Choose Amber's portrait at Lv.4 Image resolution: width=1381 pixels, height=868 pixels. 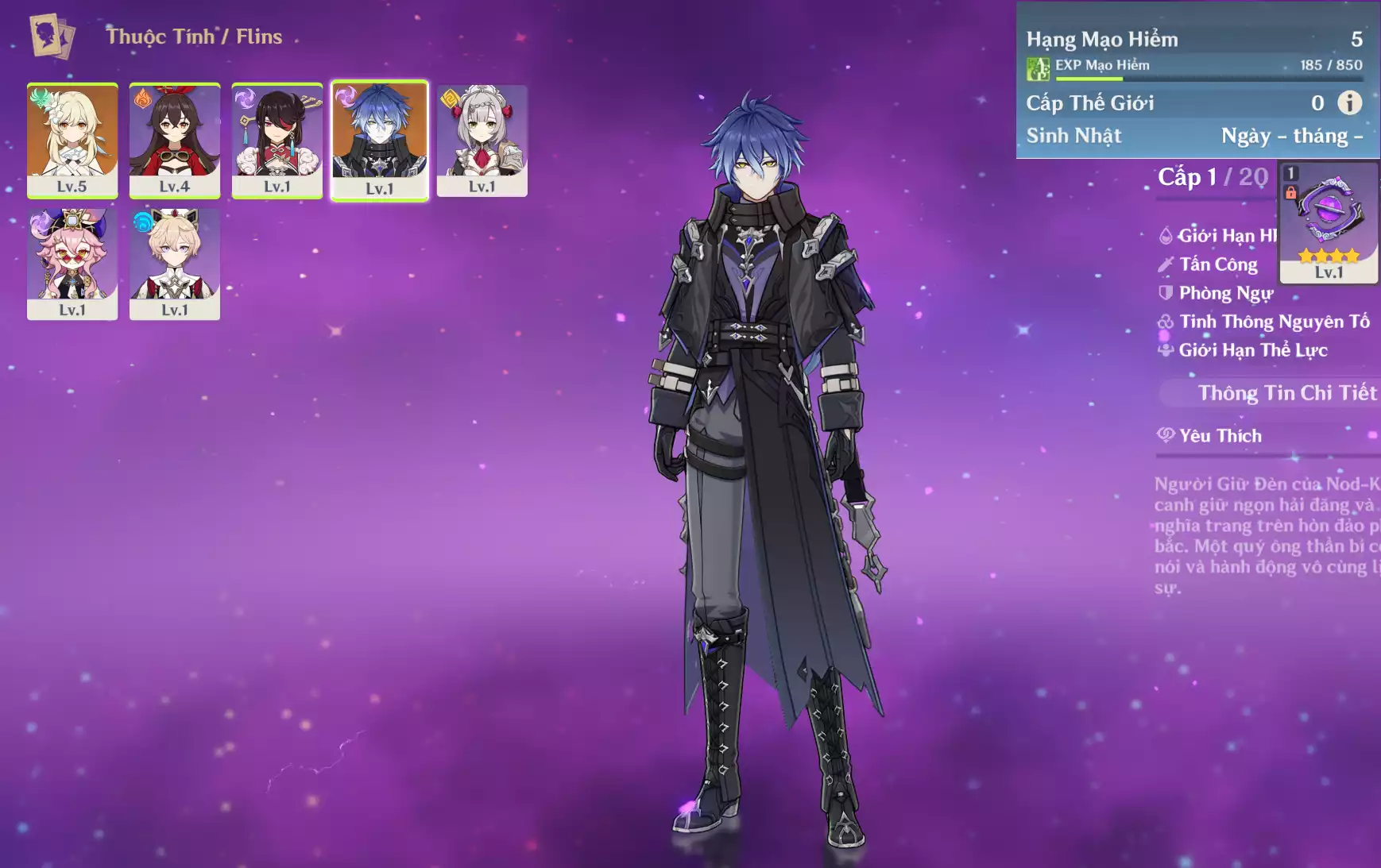175,139
